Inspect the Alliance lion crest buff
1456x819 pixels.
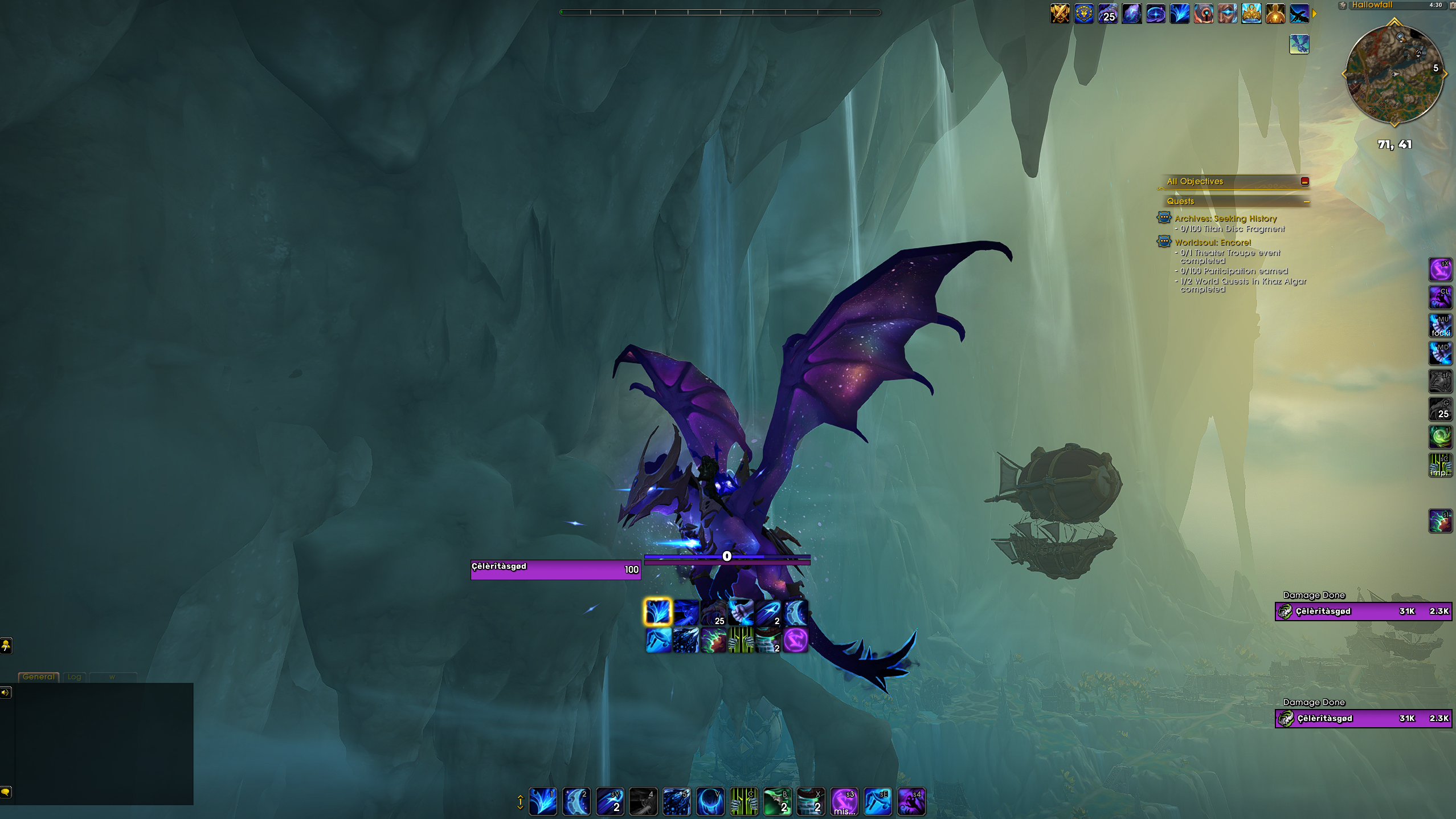[x=1084, y=14]
